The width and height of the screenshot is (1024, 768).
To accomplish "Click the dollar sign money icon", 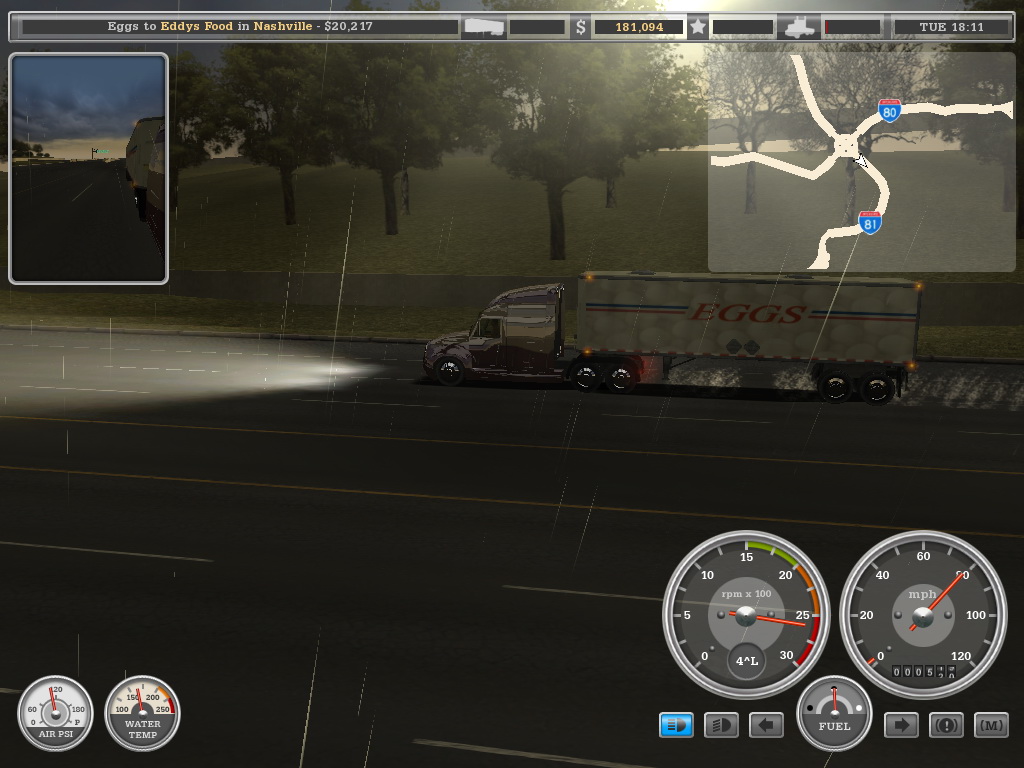I will 581,27.
